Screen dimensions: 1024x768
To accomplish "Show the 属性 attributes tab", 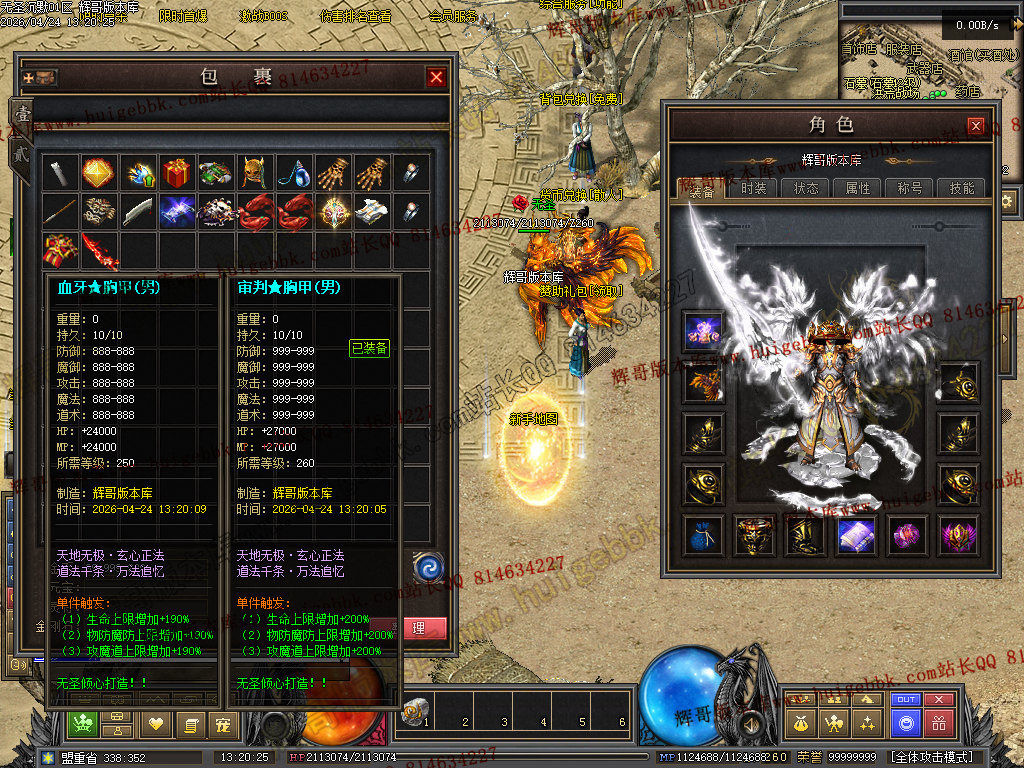I will [x=858, y=188].
